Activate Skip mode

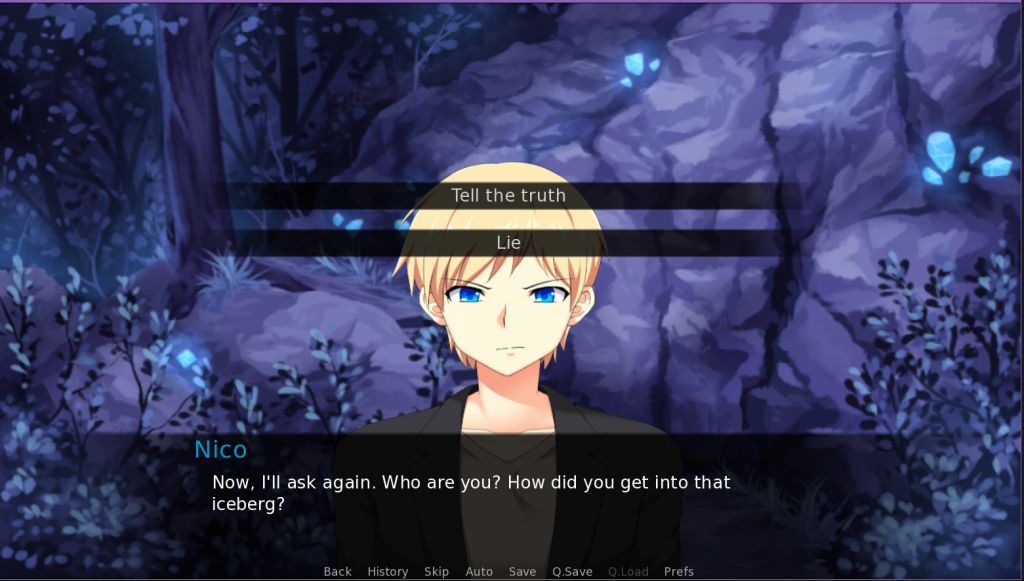[436, 572]
